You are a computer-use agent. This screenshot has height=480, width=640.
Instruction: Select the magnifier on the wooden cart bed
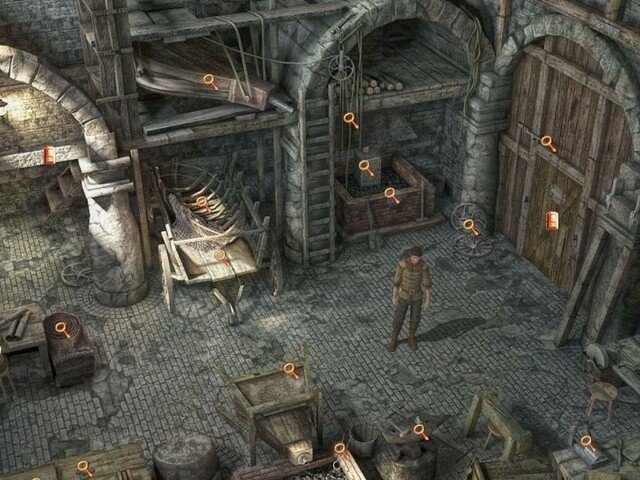coord(221,258)
